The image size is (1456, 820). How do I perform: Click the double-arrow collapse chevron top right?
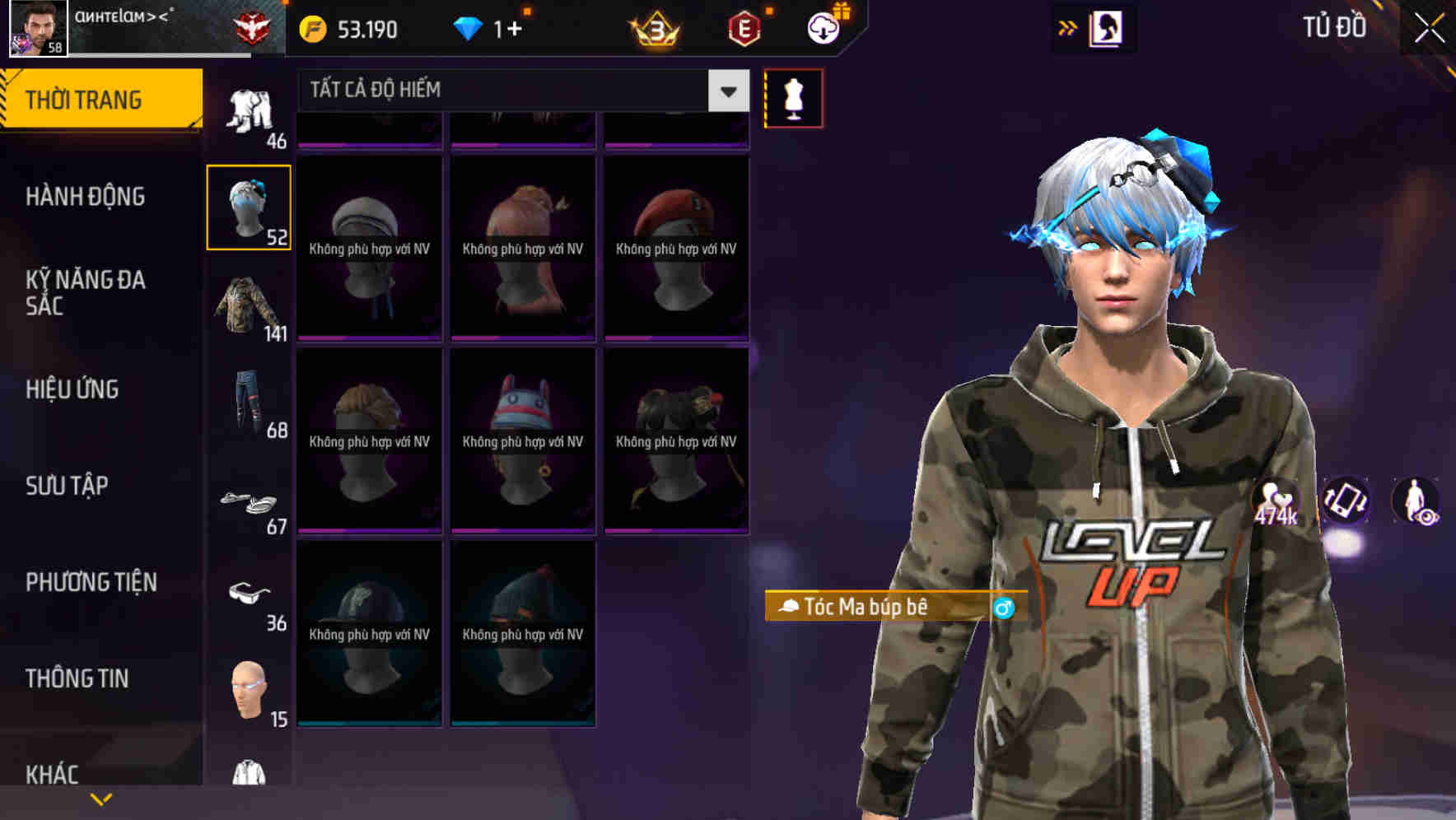[x=1068, y=27]
